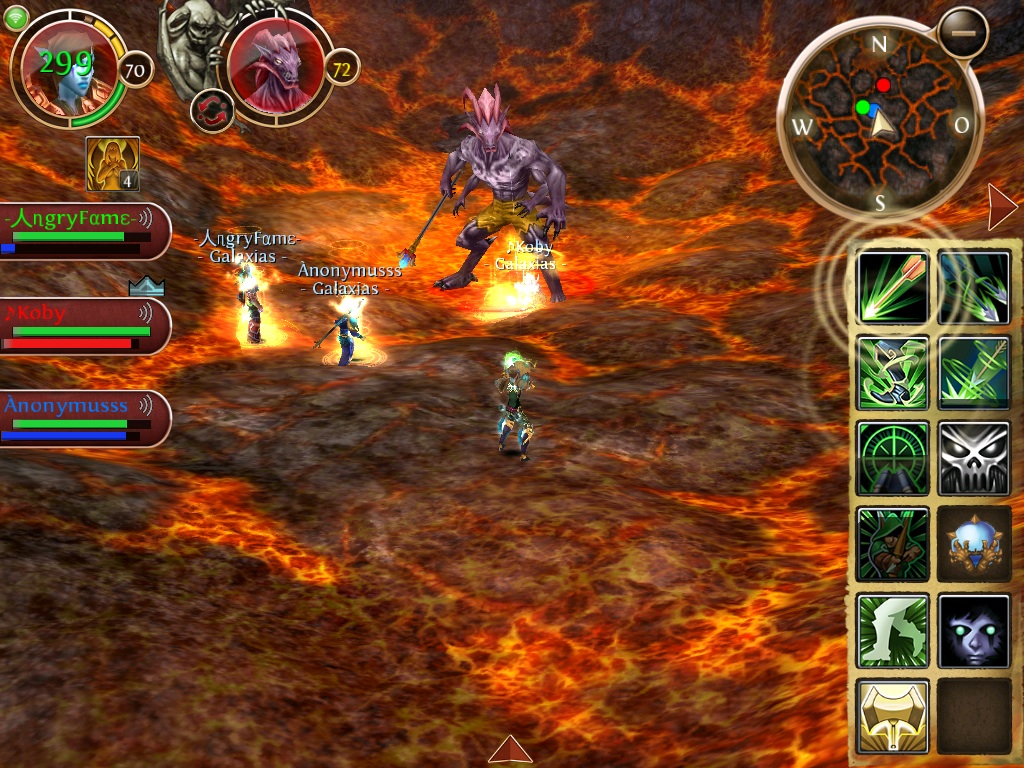The width and height of the screenshot is (1024, 768).
Task: Cast the glowing-eyed dark face skill
Action: (974, 631)
